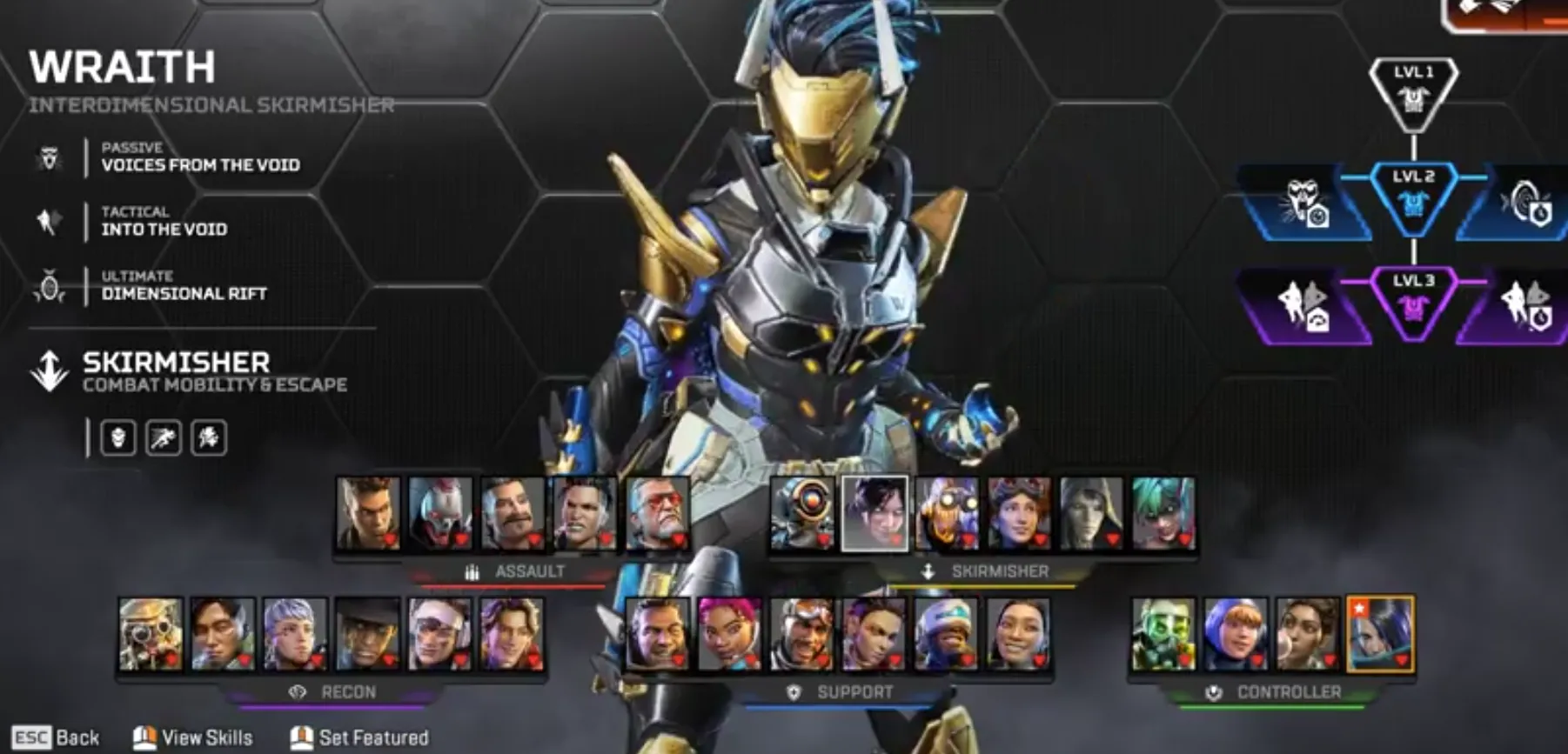The image size is (1568, 754).
Task: Click the Assault class icon on the red banner
Action: point(472,571)
